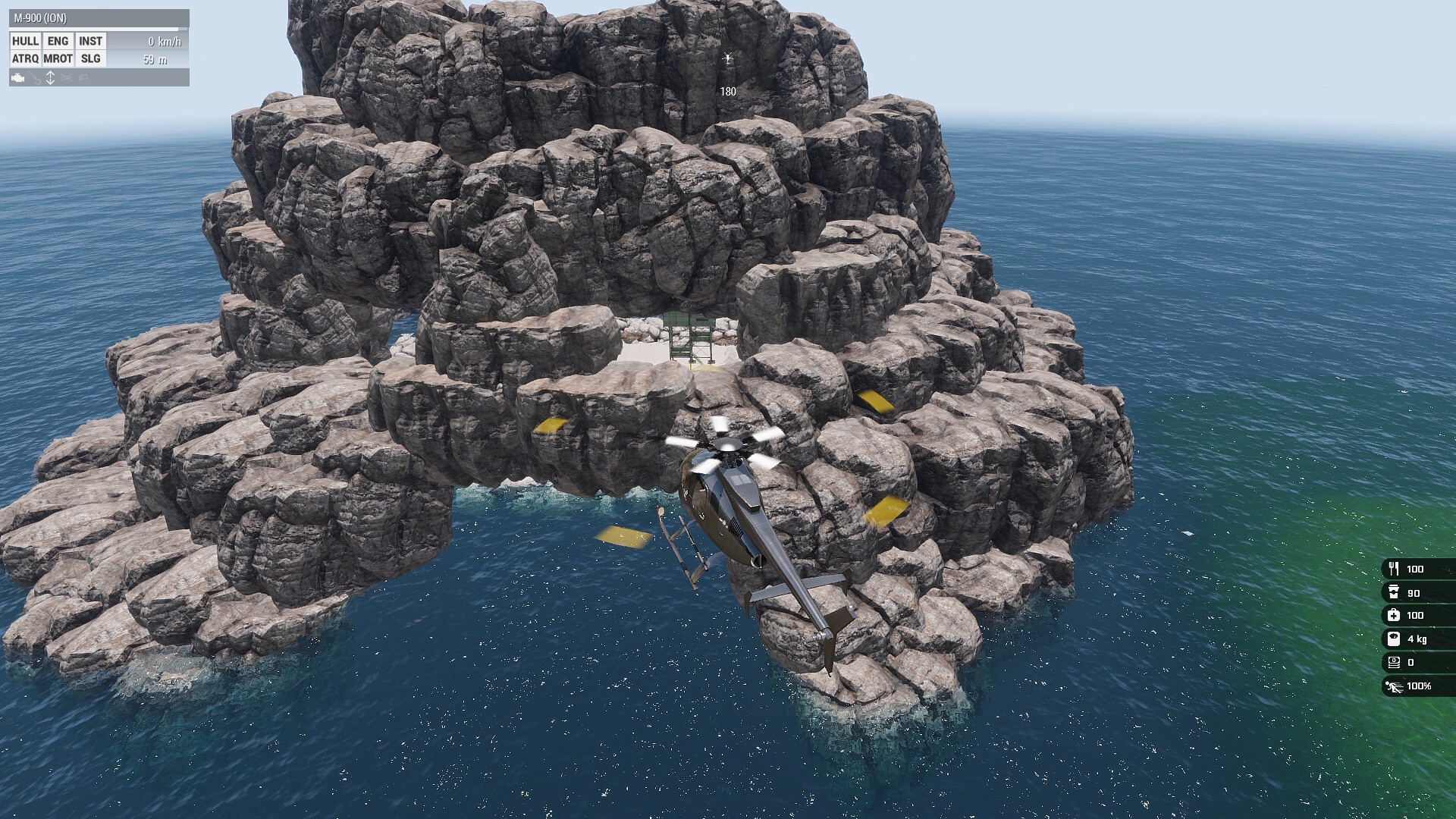Viewport: 1456px width, 819px height.
Task: Click the MROT main rotor indicator
Action: [x=58, y=58]
